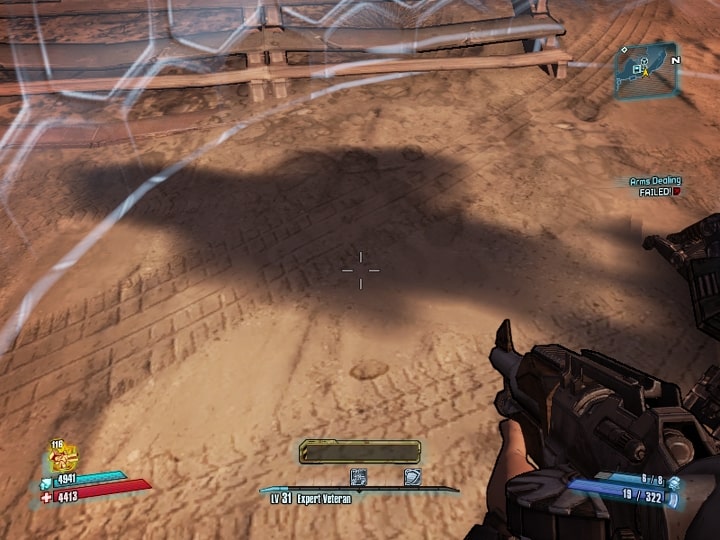This screenshot has width=720, height=540.
Task: Click the left icon above the XP bar
Action: (358, 477)
